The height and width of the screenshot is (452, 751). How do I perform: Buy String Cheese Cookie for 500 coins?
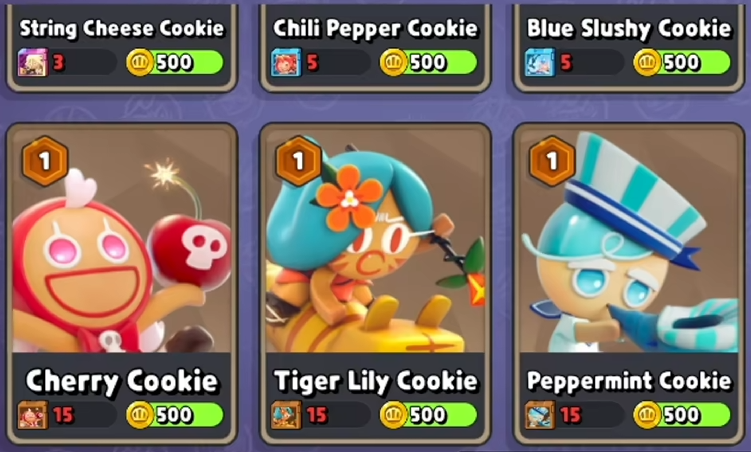(175, 62)
